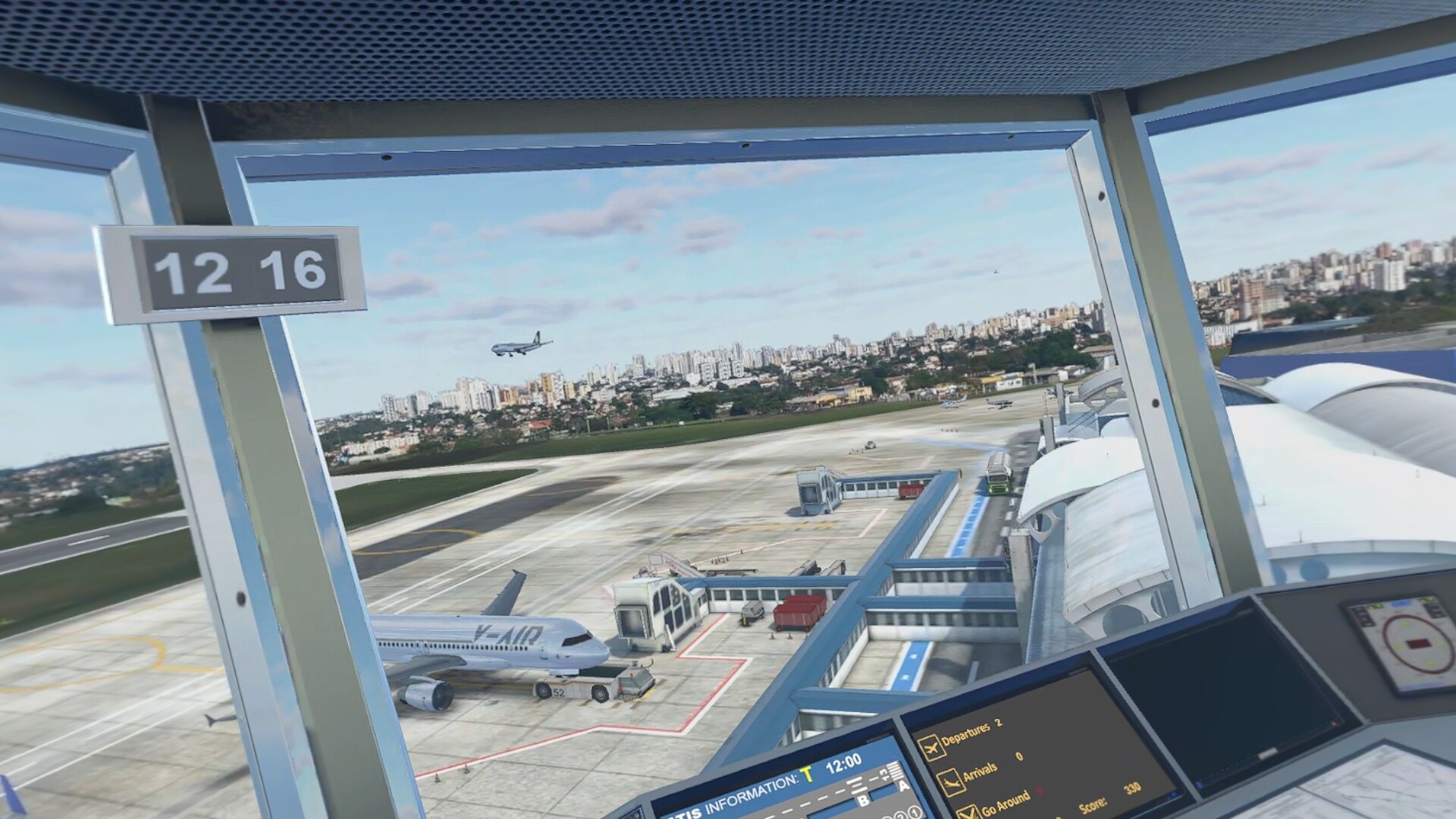1456x819 pixels.
Task: Click the blue slider atop the compass instrument
Action: click(x=1401, y=604)
